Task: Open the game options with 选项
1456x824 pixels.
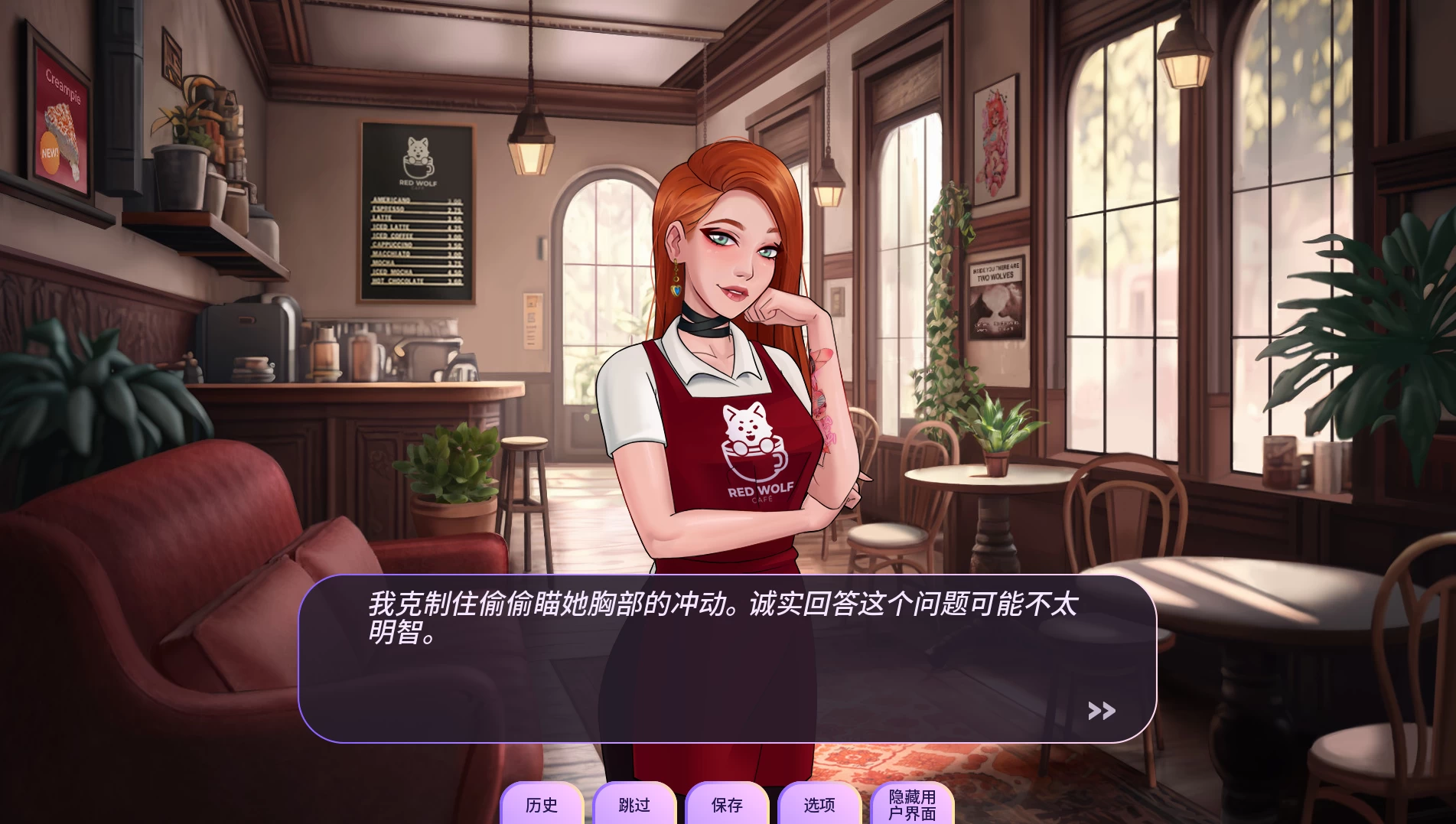Action: [818, 806]
